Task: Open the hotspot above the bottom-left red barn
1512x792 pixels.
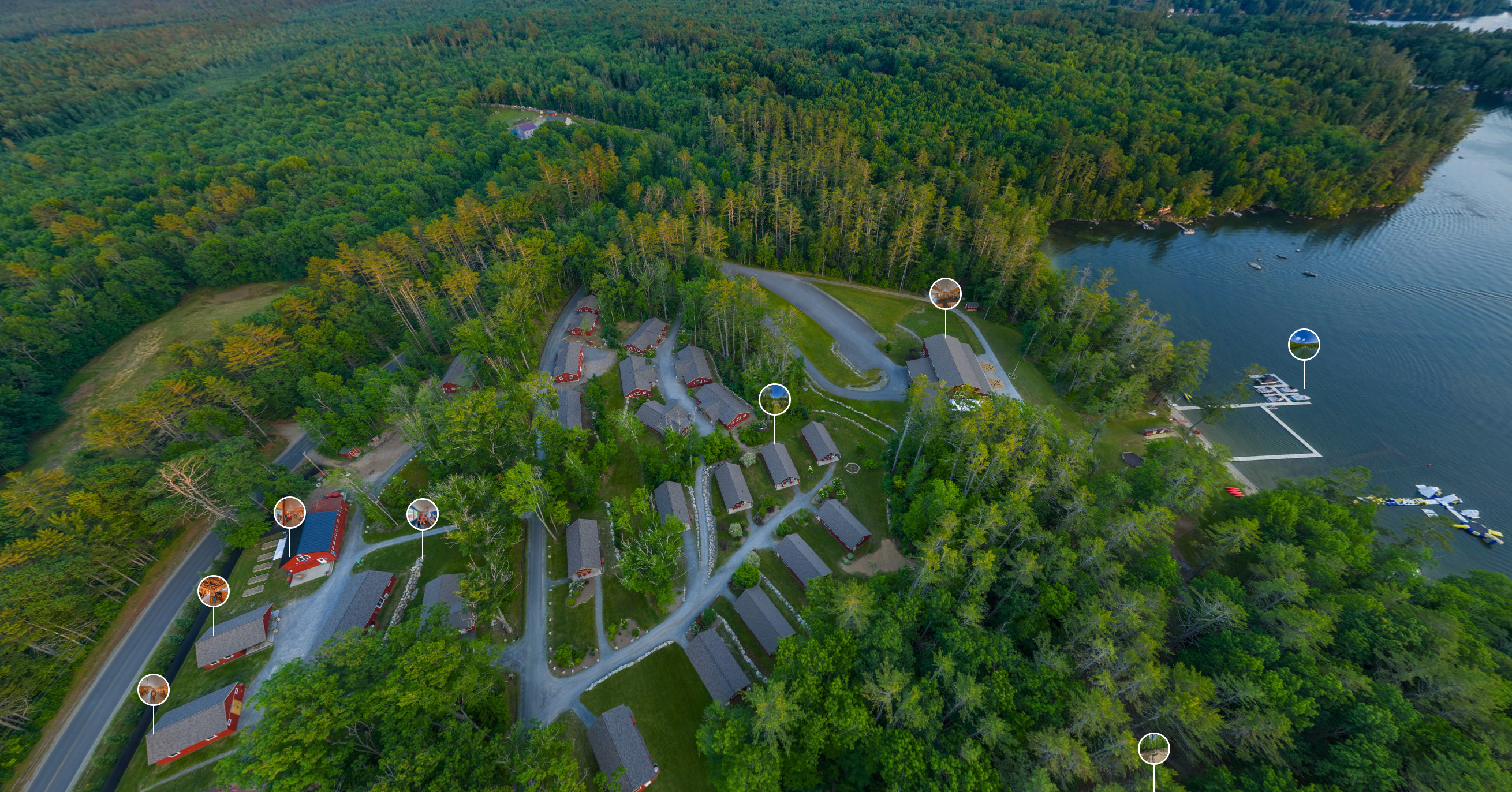Action: click(153, 689)
